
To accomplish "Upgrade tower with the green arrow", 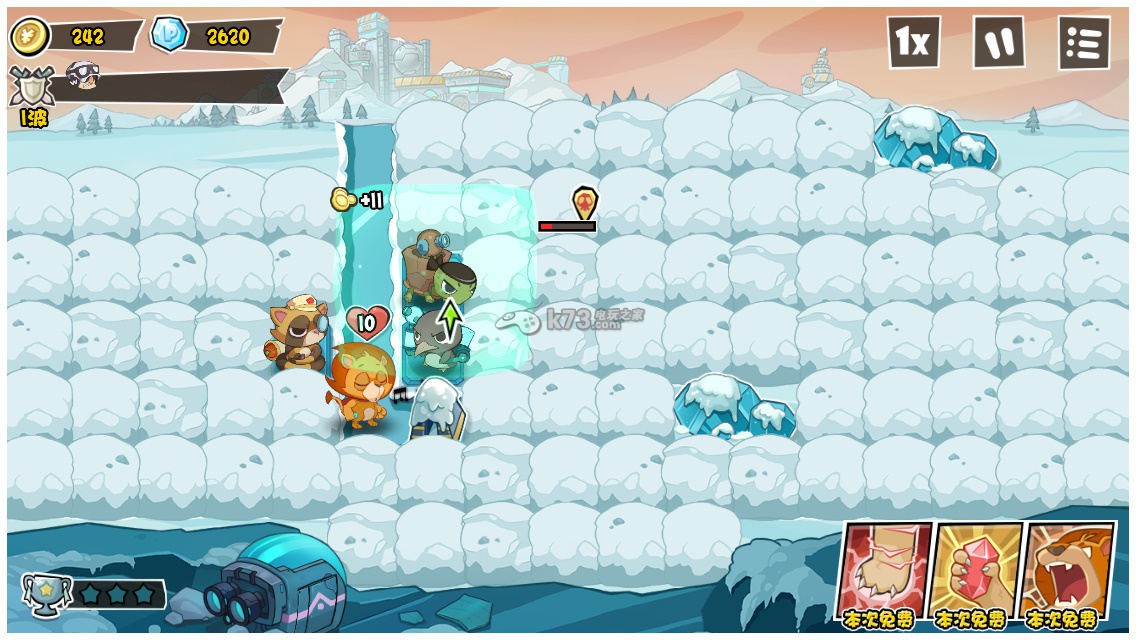I will tap(452, 318).
